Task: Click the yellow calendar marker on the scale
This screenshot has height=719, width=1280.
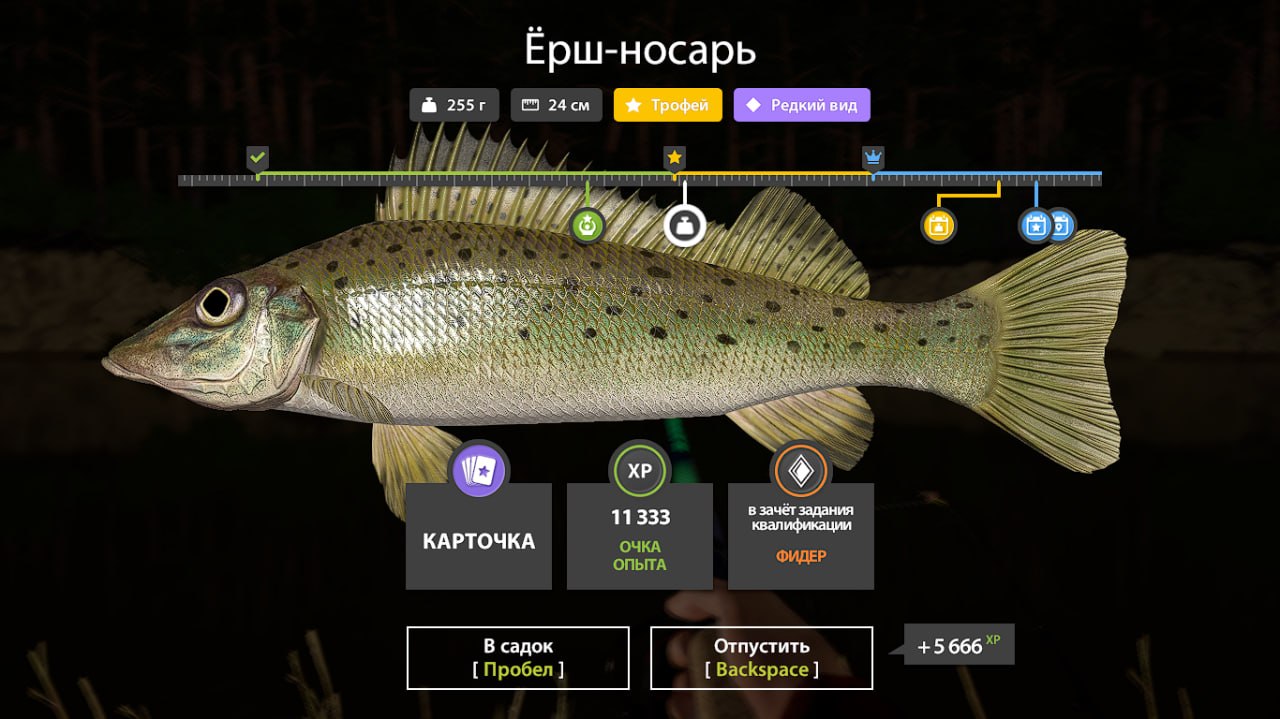Action: [x=938, y=226]
